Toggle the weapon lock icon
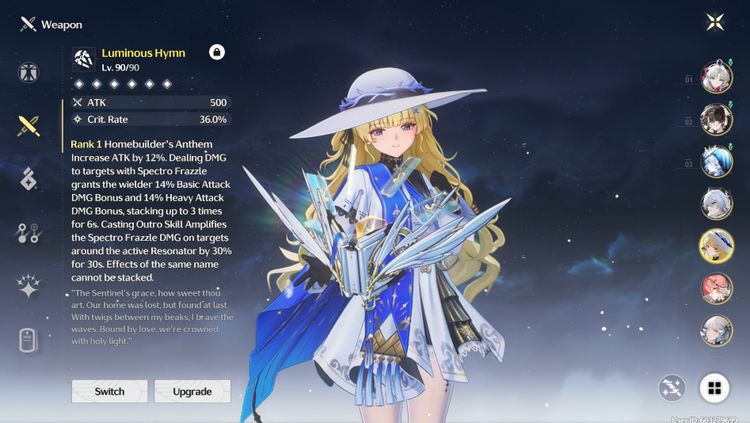 [217, 52]
